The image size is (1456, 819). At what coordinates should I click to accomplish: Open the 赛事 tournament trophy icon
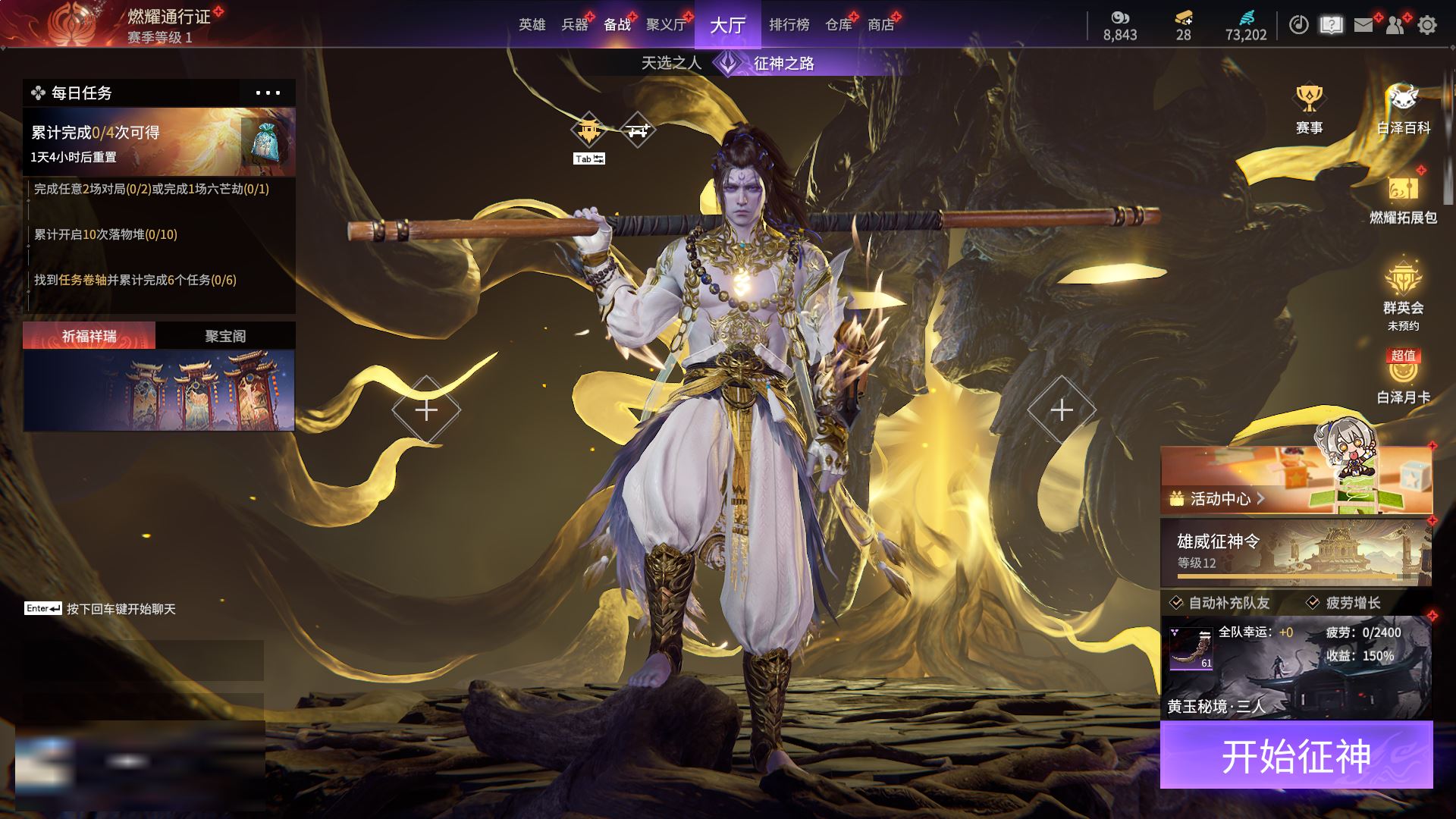coord(1309,108)
